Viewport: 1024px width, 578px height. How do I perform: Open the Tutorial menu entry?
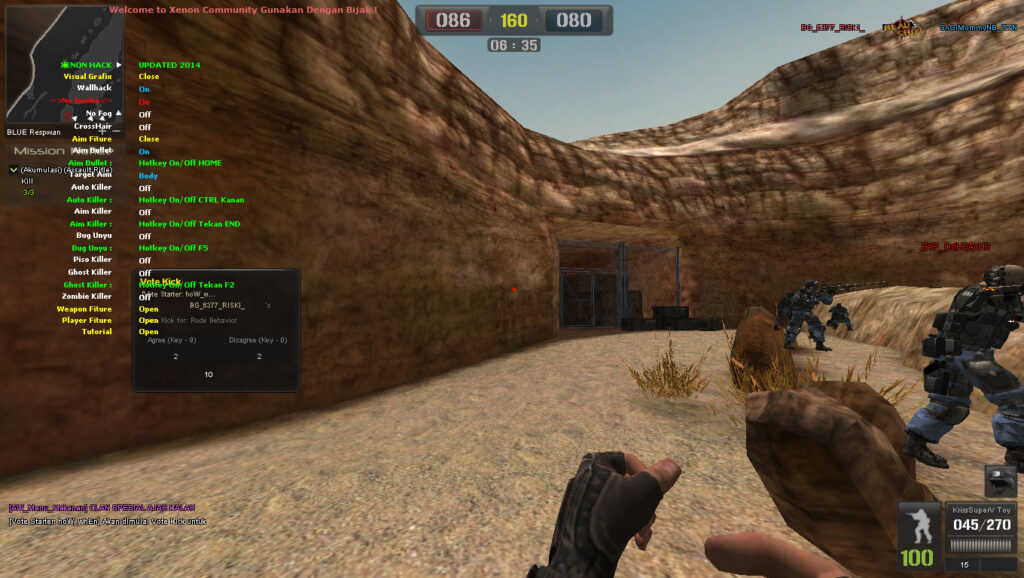pyautogui.click(x=96, y=331)
